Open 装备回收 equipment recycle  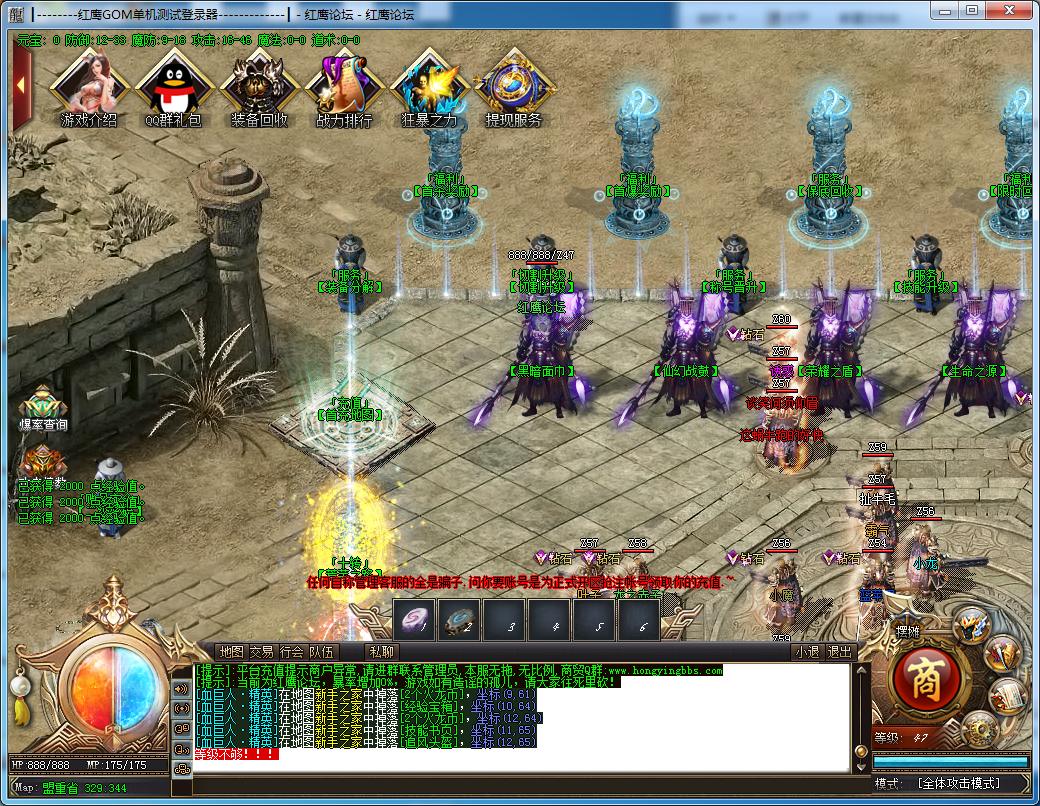click(259, 87)
